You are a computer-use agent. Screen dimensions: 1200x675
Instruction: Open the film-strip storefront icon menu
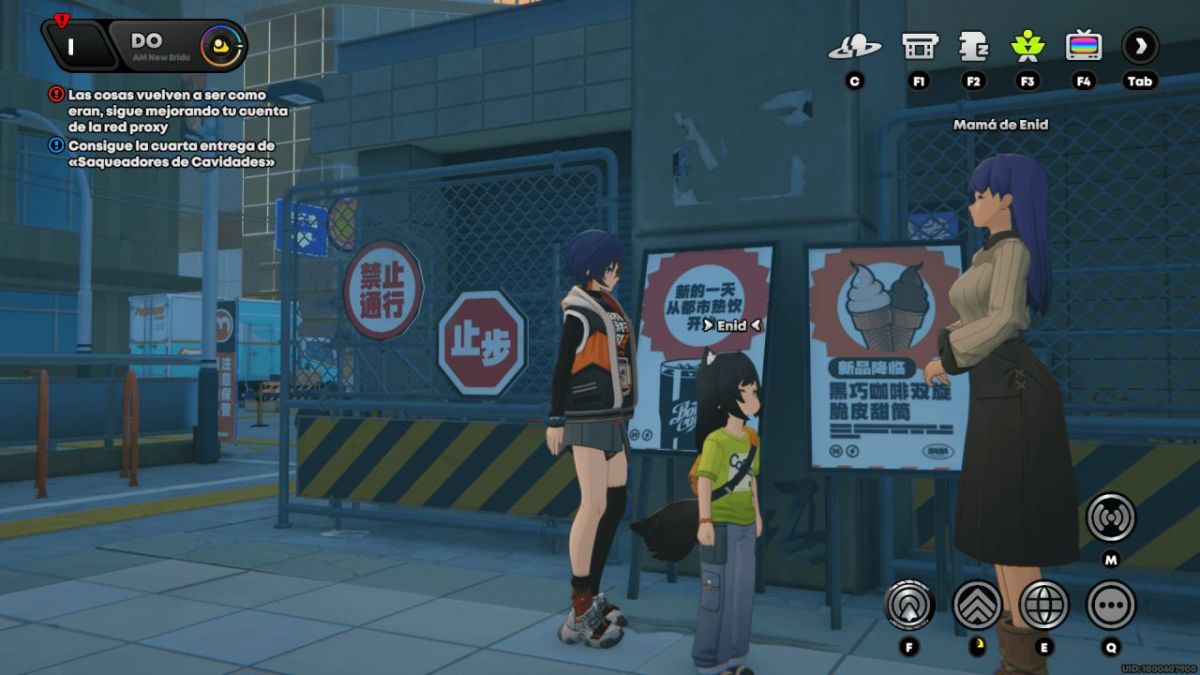(x=919, y=46)
